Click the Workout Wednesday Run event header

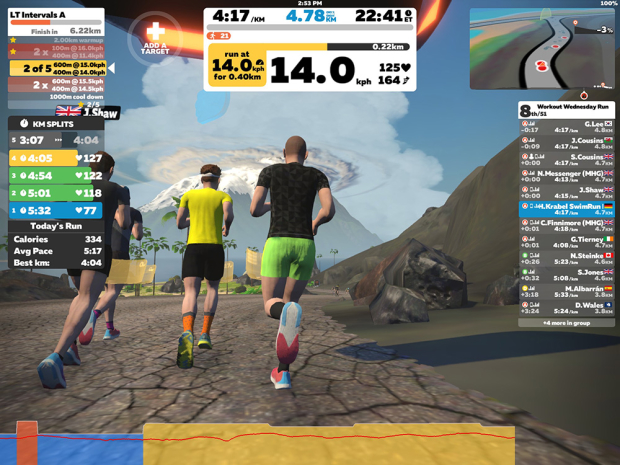(x=566, y=109)
